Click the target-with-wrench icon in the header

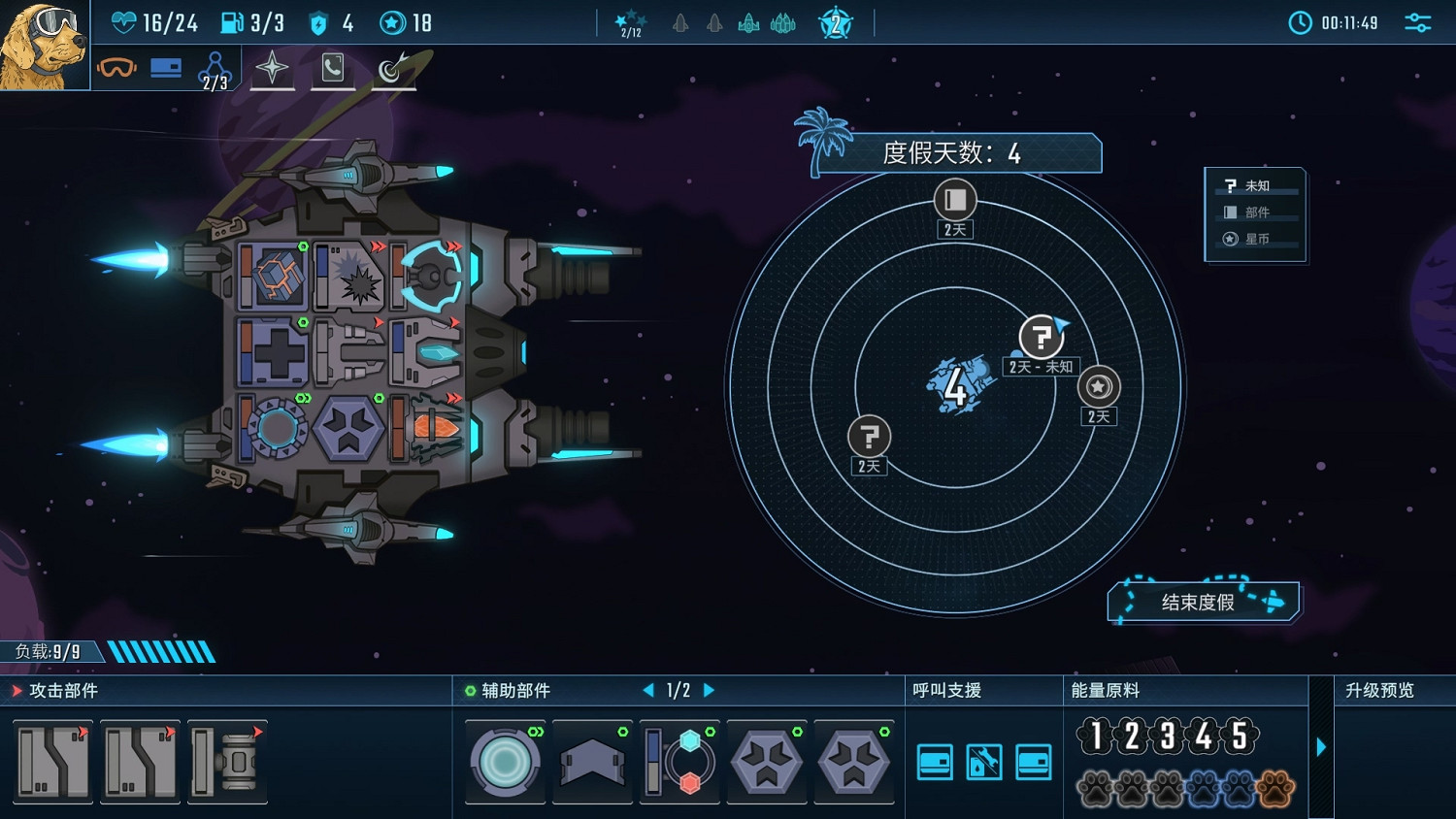394,69
